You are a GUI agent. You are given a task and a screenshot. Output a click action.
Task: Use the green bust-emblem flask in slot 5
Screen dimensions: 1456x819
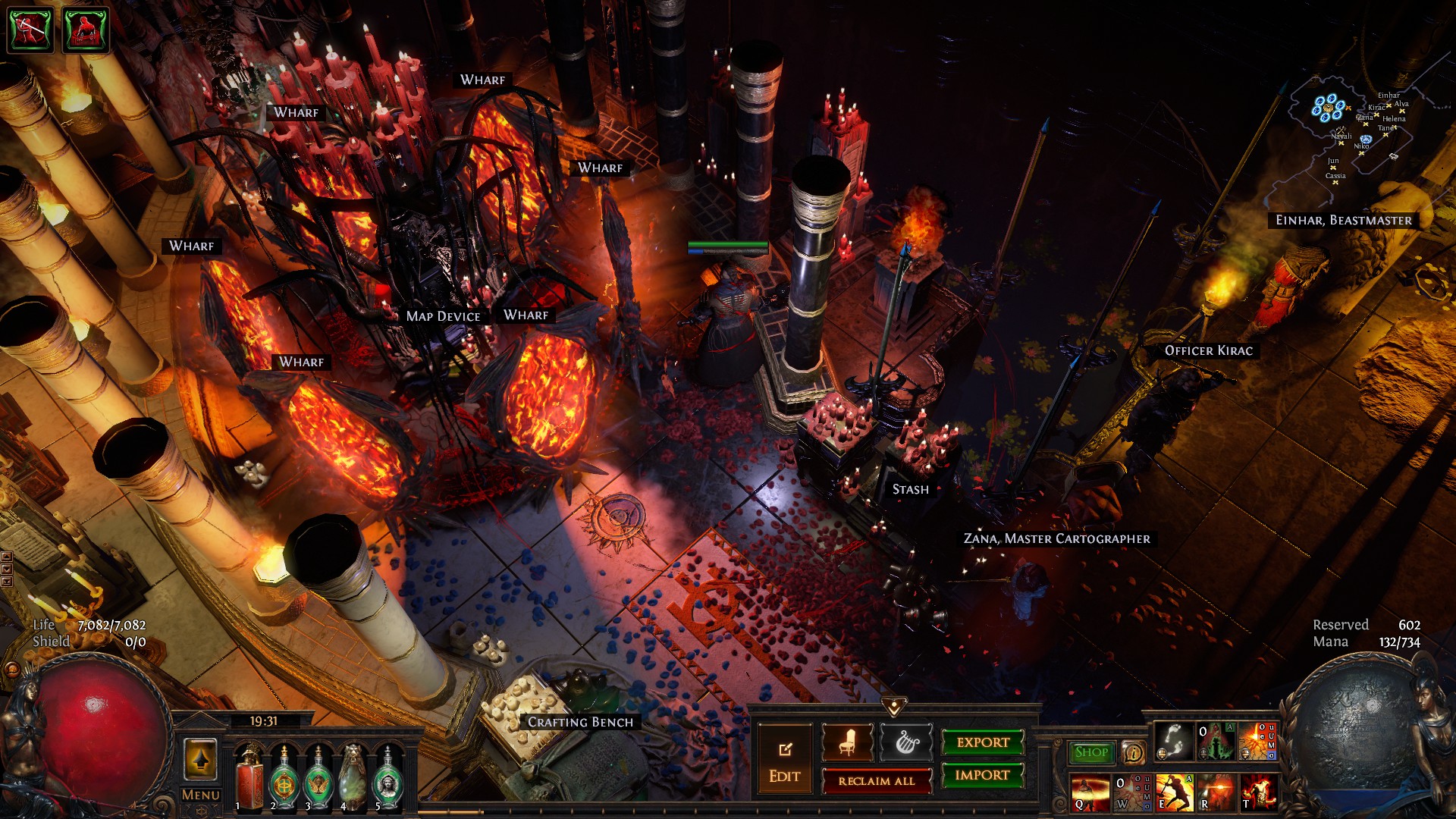tap(388, 777)
